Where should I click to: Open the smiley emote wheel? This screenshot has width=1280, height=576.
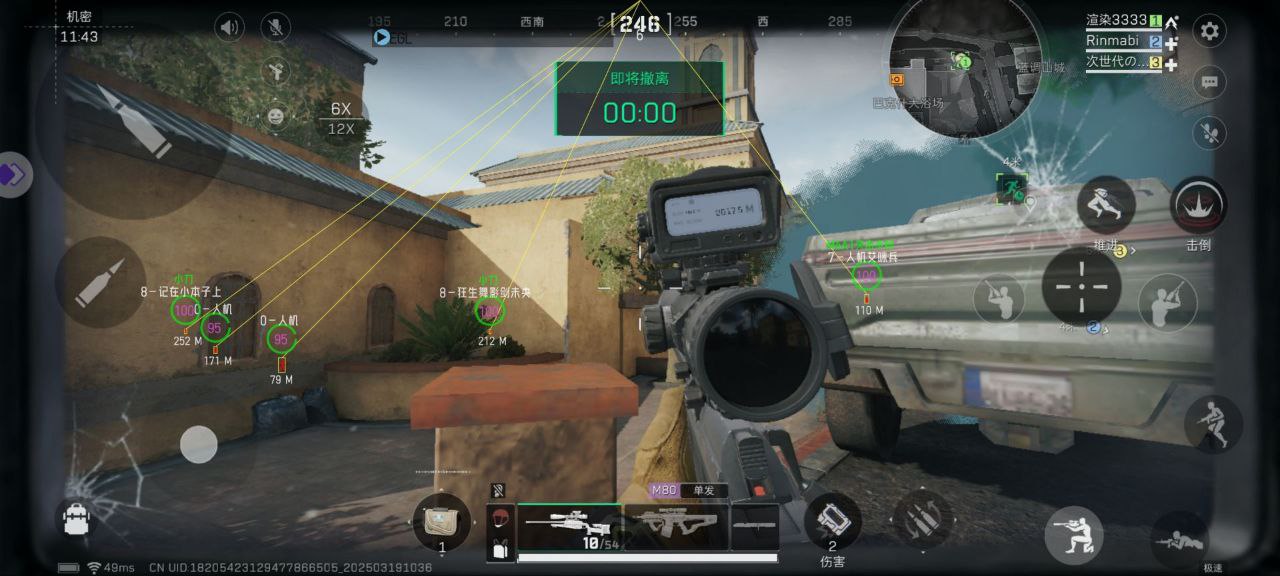pyautogui.click(x=275, y=116)
